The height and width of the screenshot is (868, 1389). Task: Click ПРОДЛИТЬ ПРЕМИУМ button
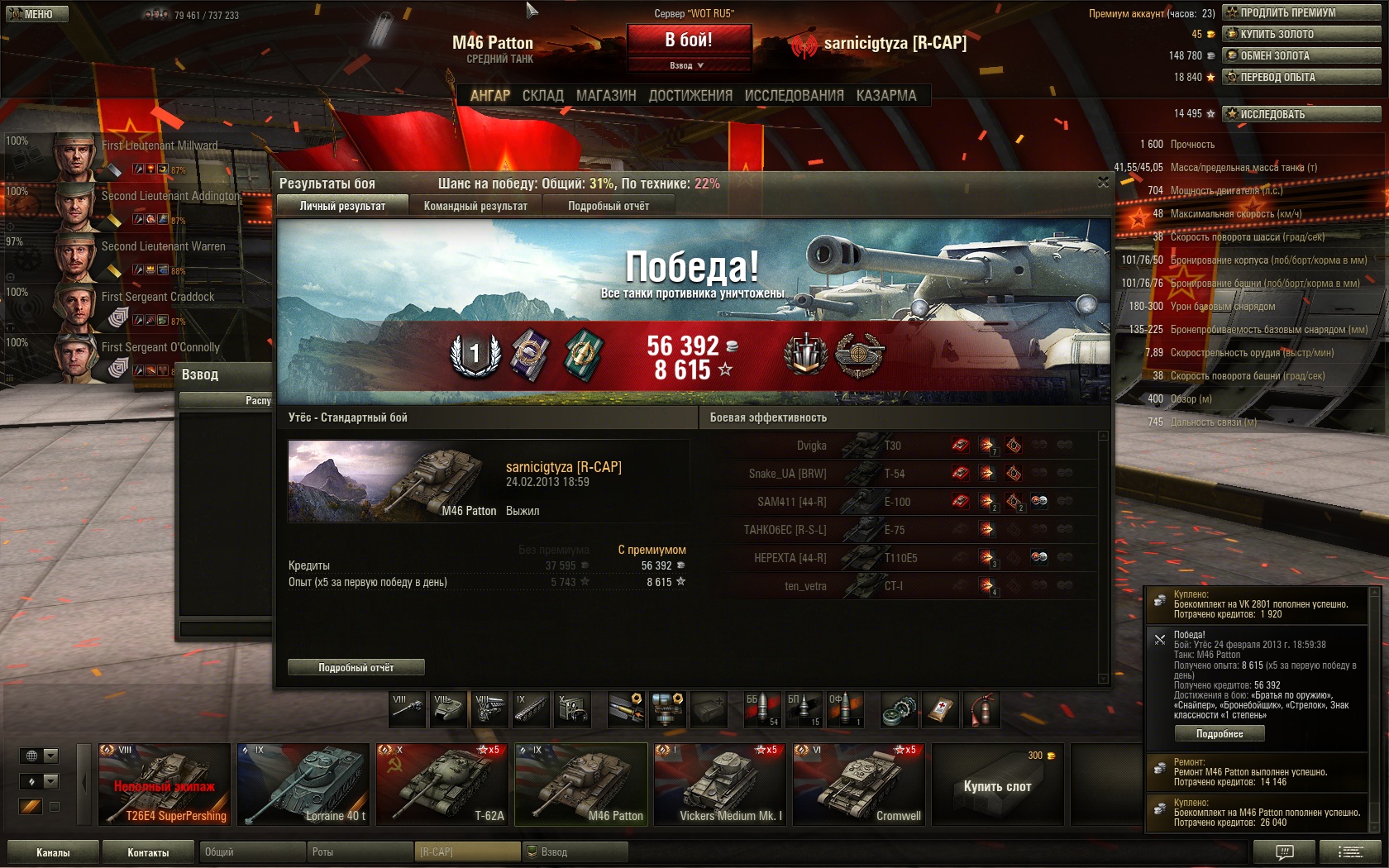pyautogui.click(x=1301, y=12)
